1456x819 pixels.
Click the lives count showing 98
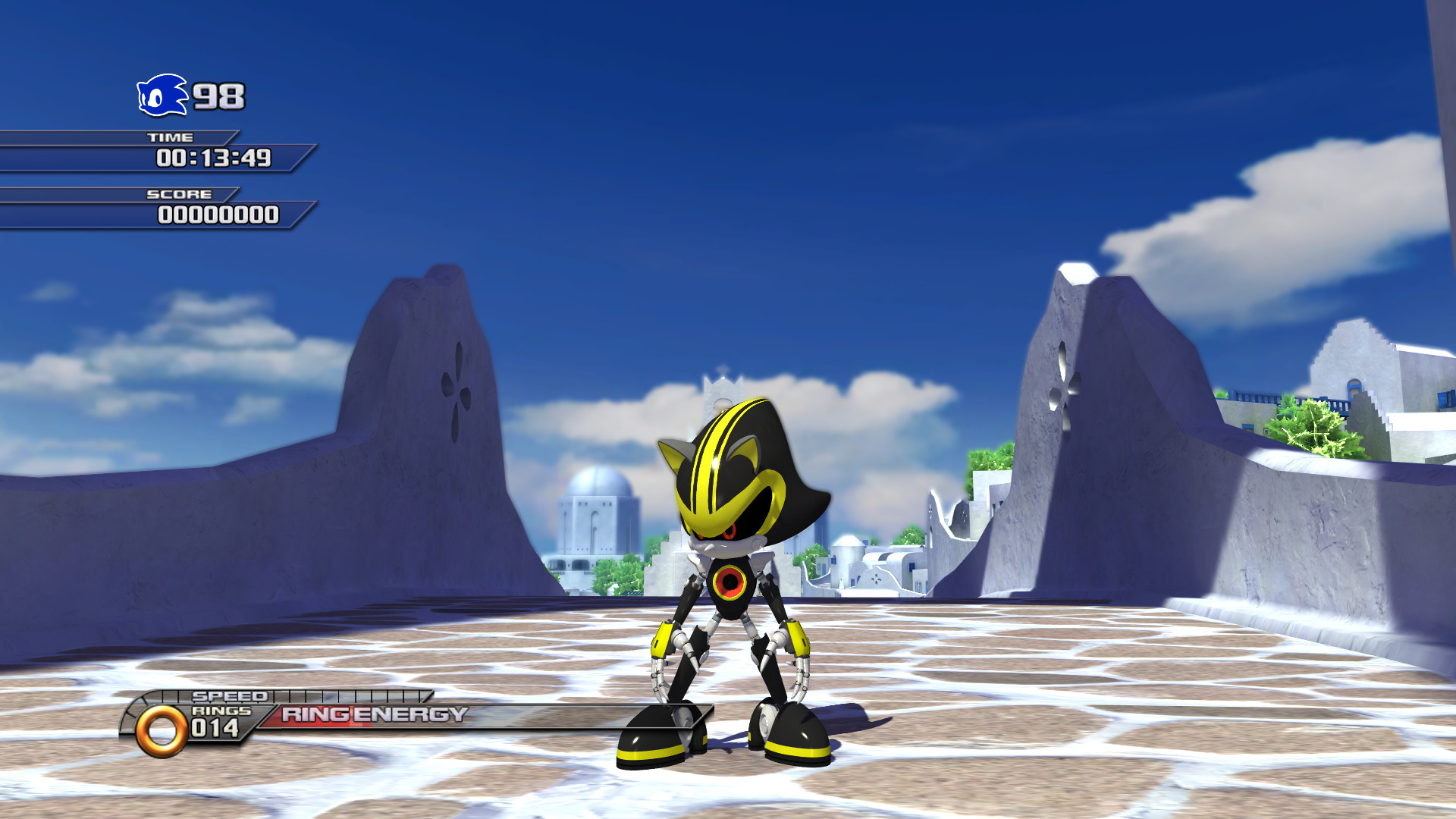[219, 97]
